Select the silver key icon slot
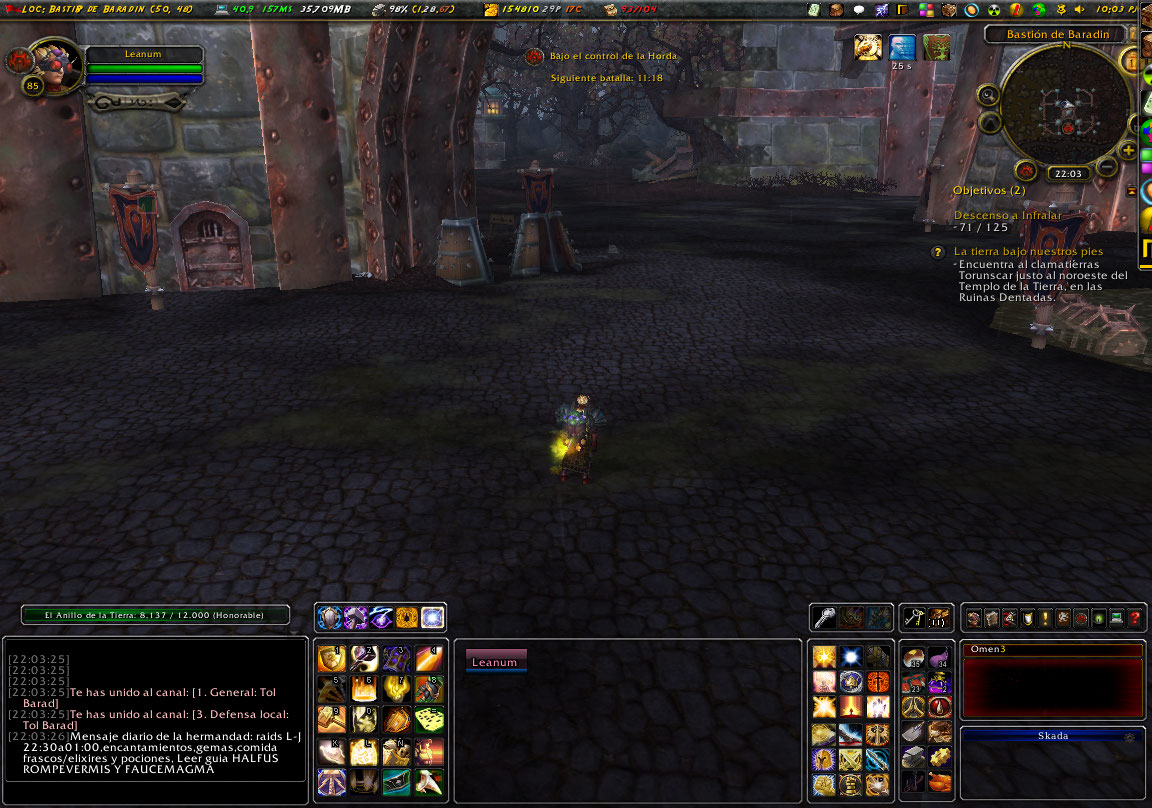Image resolution: width=1152 pixels, height=808 pixels. [825, 618]
